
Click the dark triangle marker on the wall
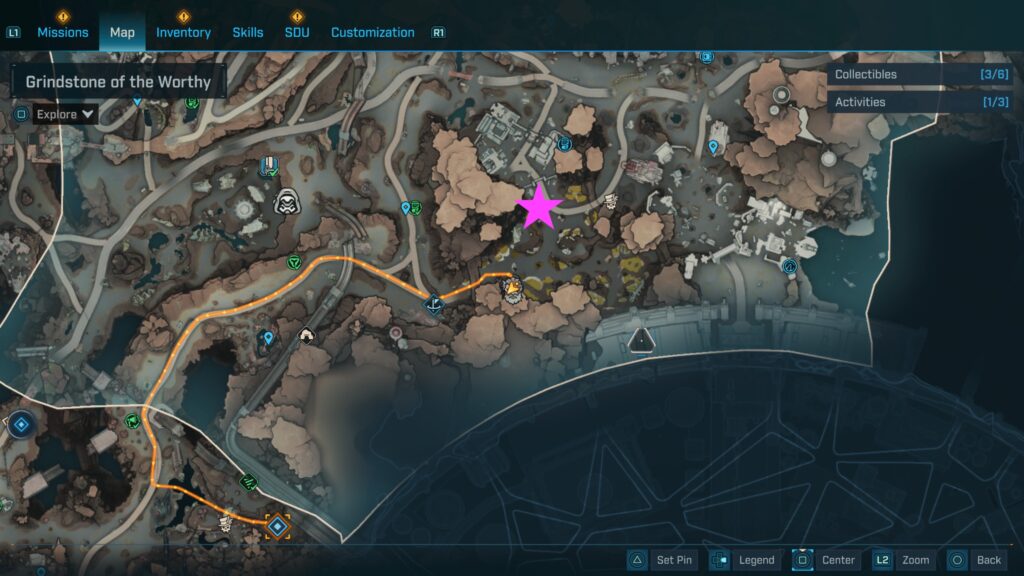[x=639, y=343]
